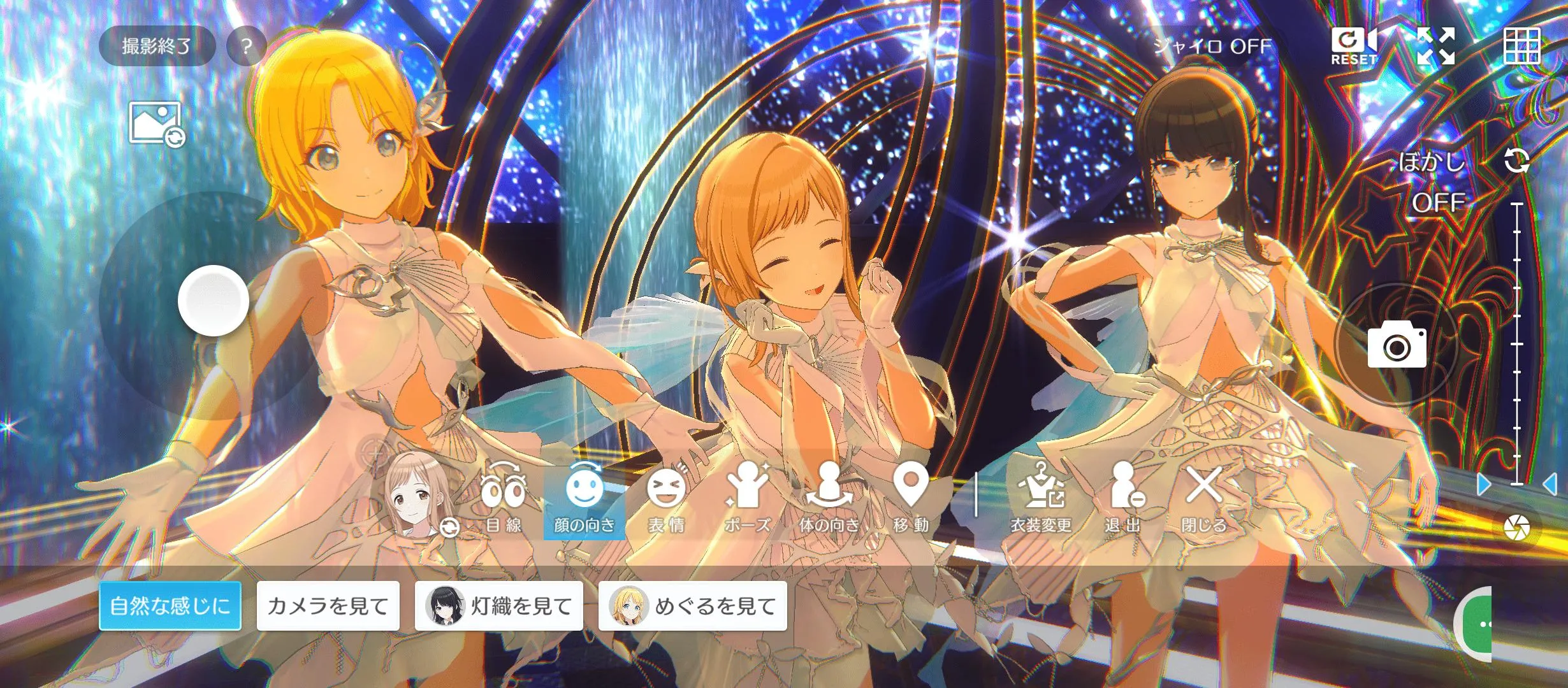Change the background image icon
Image resolution: width=1568 pixels, height=688 pixels.
(x=157, y=124)
